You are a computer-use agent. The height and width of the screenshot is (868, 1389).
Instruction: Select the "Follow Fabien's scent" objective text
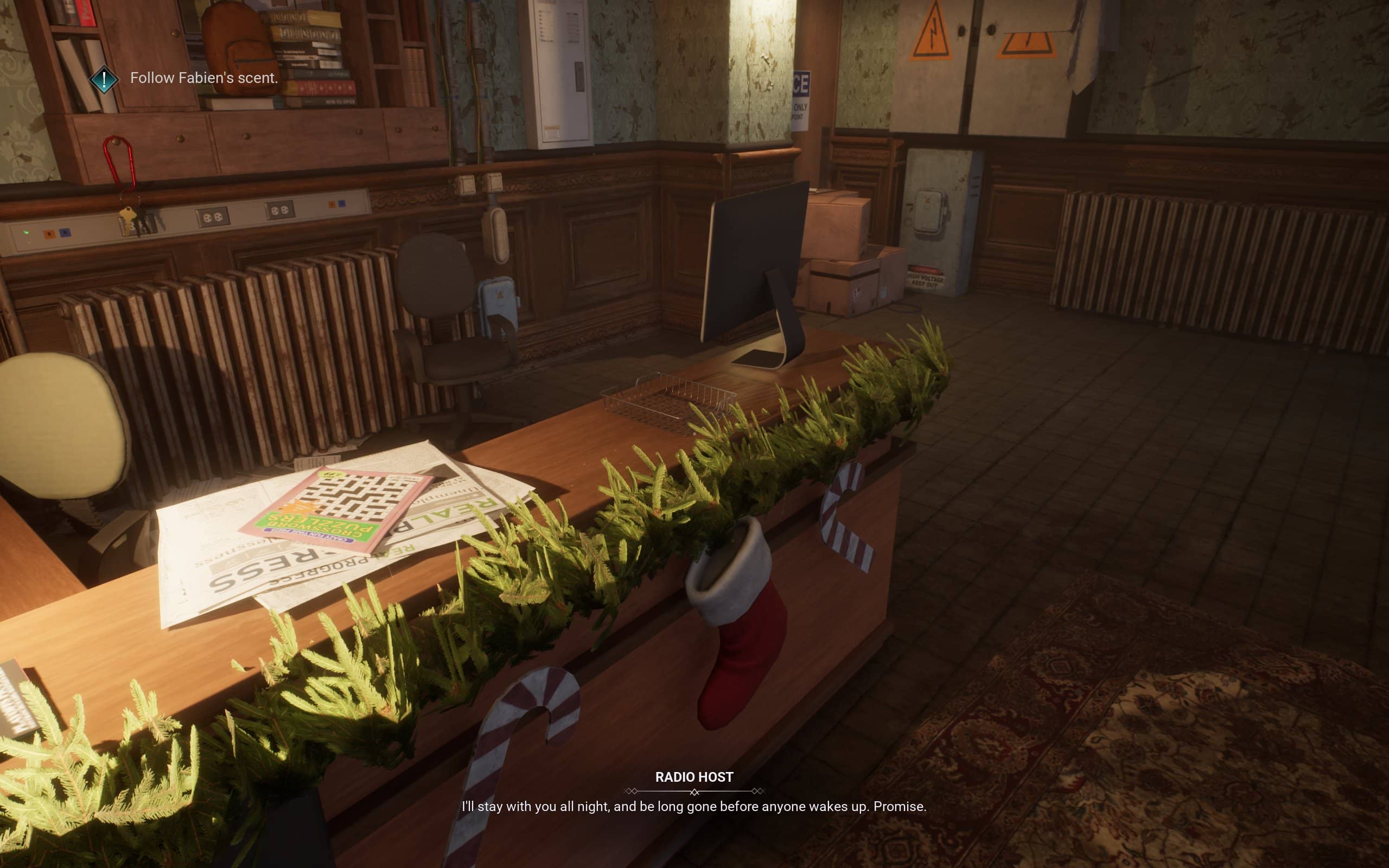tap(204, 78)
